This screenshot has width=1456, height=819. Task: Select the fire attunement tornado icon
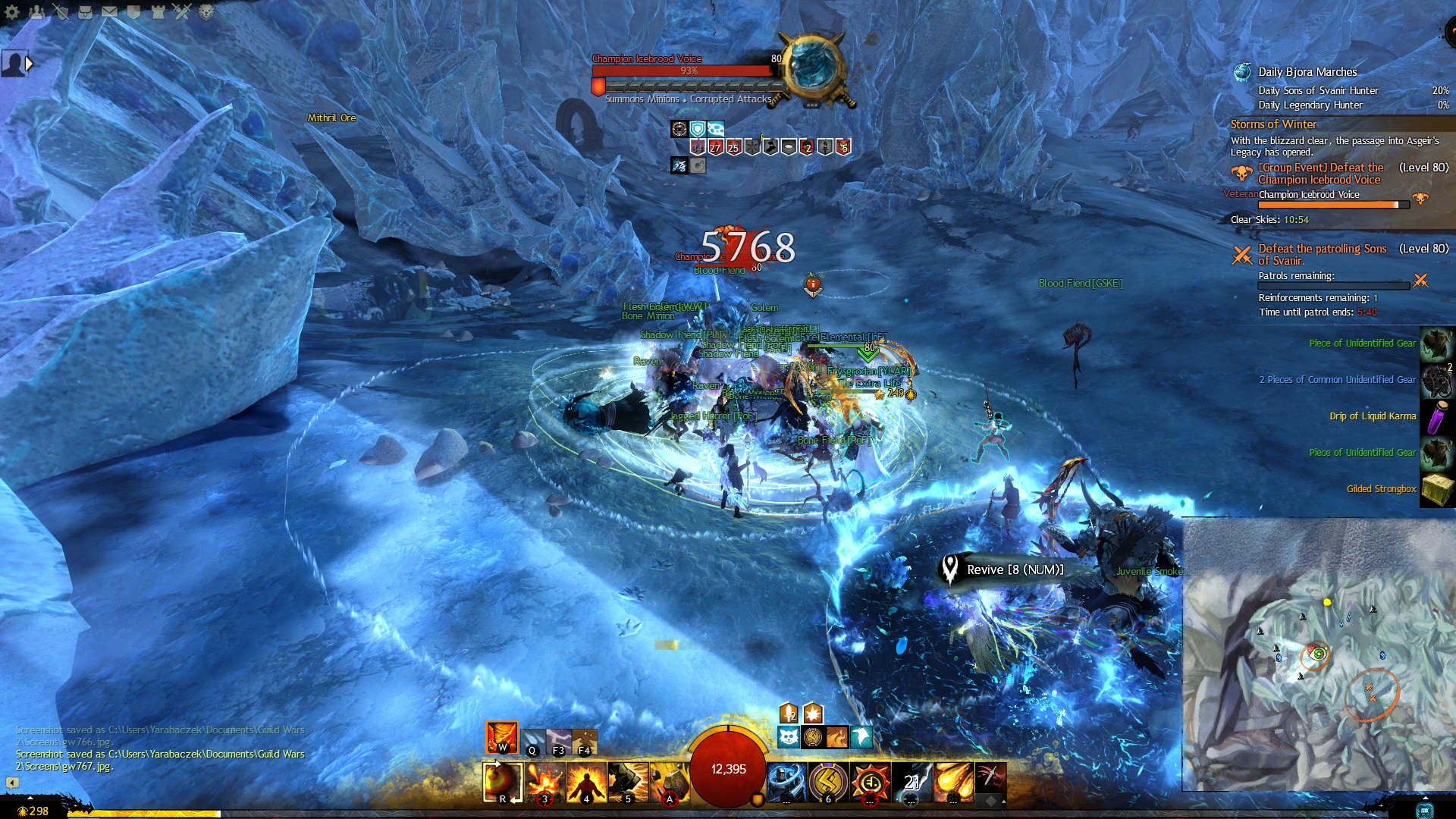coord(501,736)
